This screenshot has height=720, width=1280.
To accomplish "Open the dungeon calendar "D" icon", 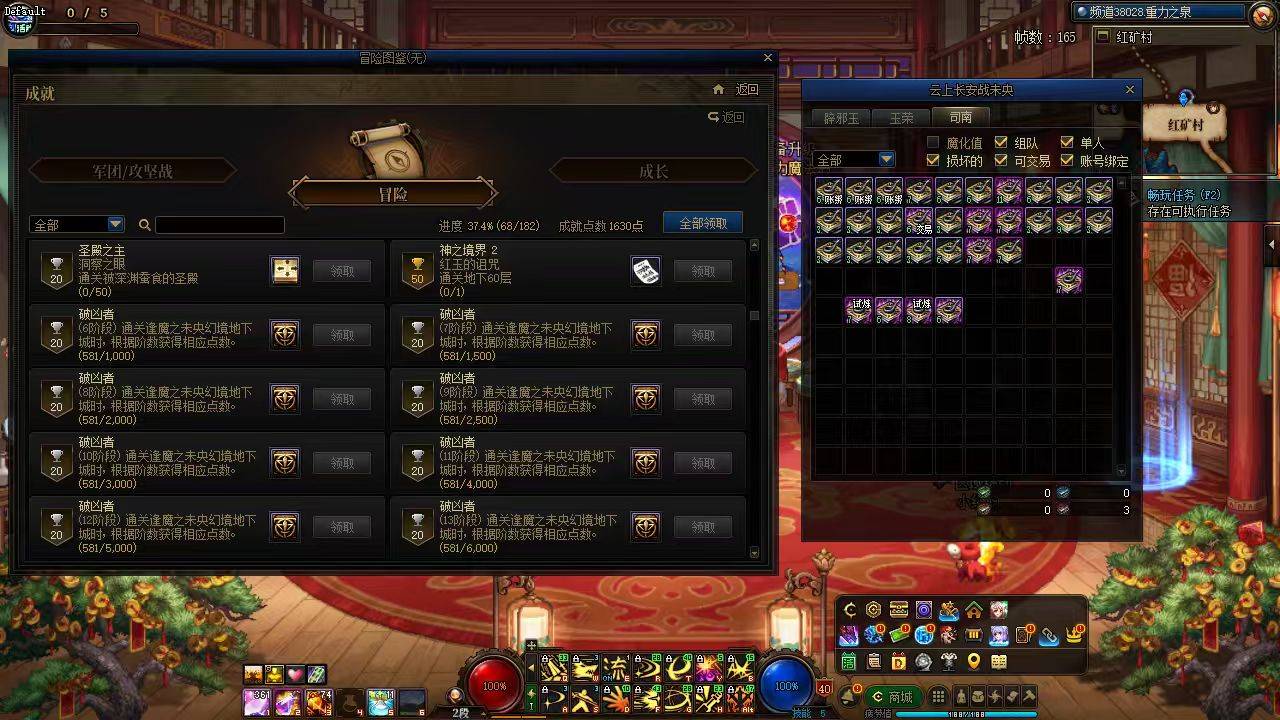I will (x=899, y=661).
